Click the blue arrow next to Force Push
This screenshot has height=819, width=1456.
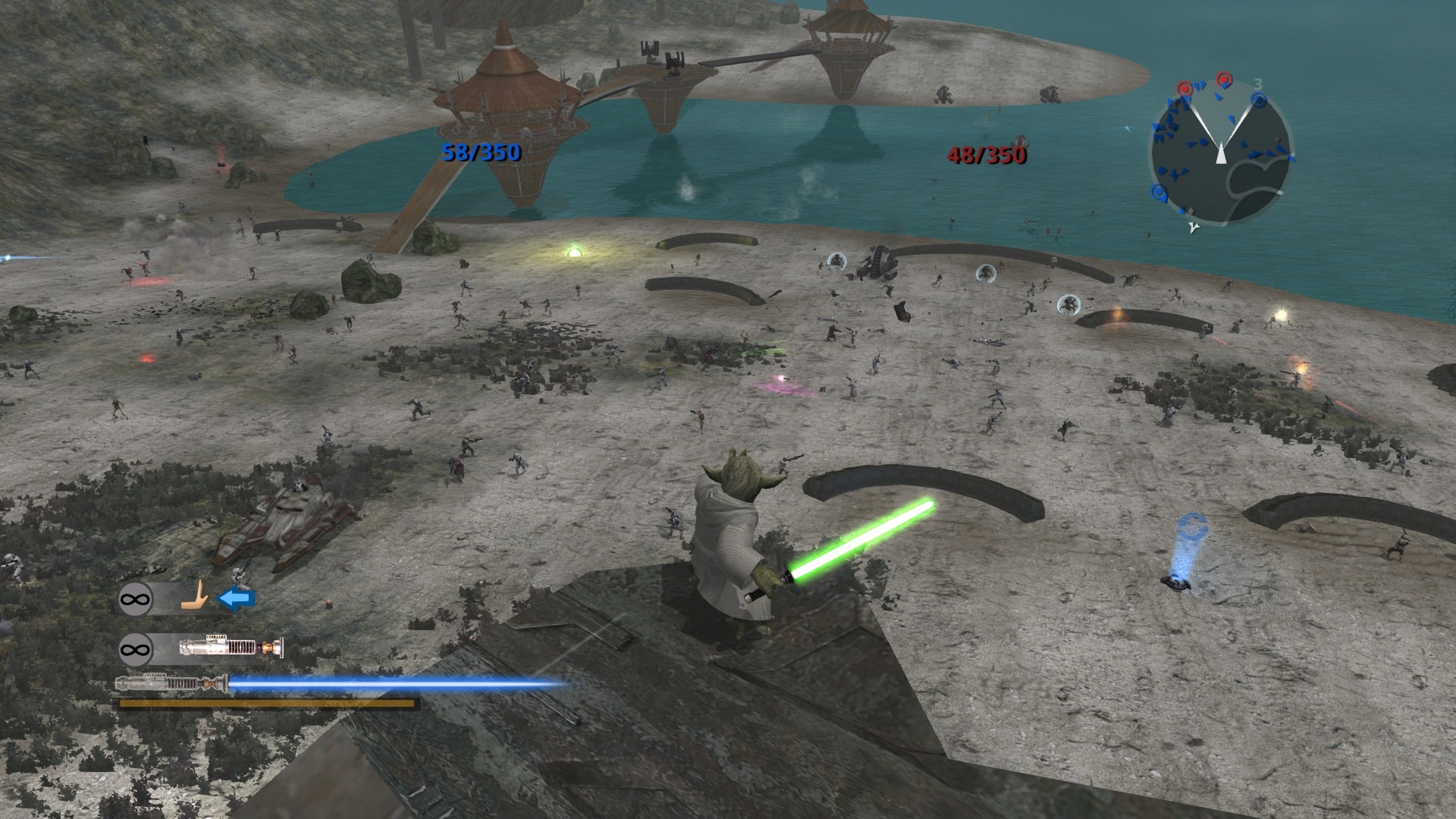(x=237, y=596)
